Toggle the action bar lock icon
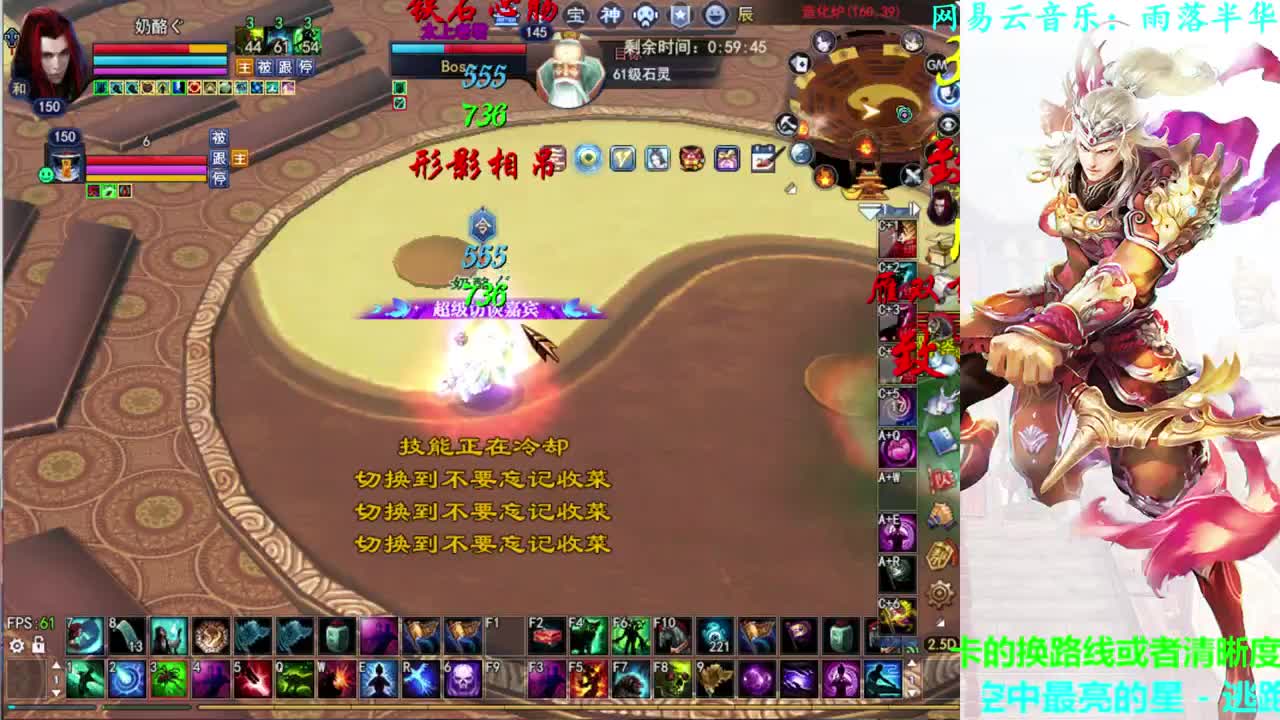This screenshot has height=720, width=1280. pyautogui.click(x=38, y=645)
